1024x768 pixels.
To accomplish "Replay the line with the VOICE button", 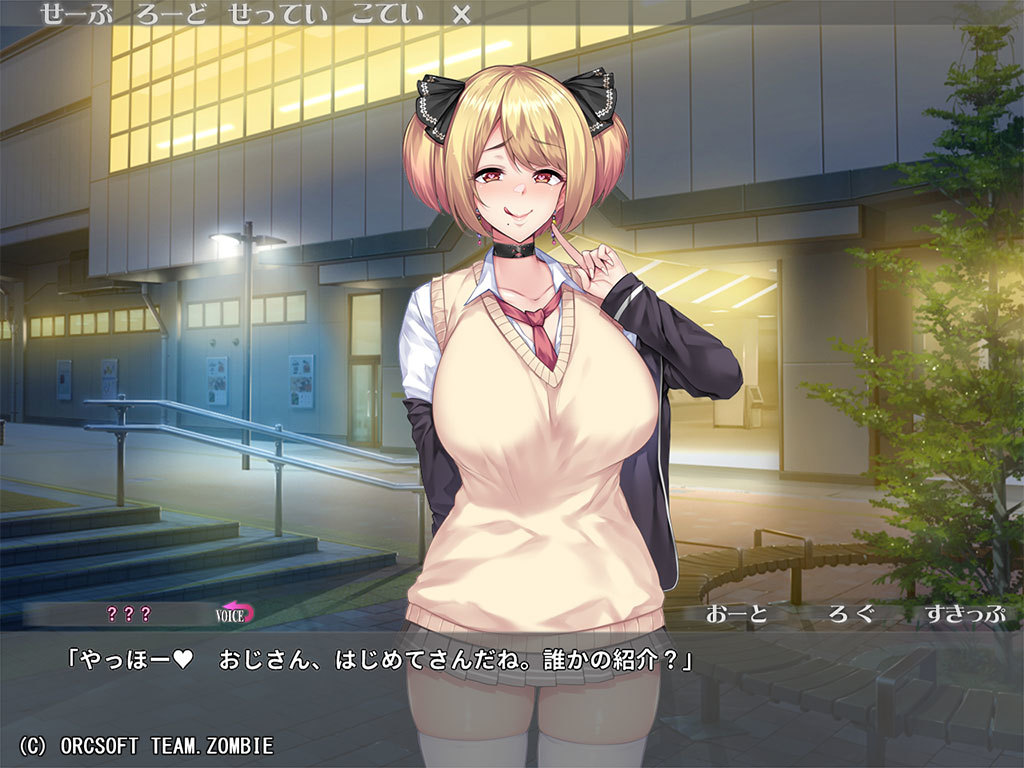I will [235, 613].
